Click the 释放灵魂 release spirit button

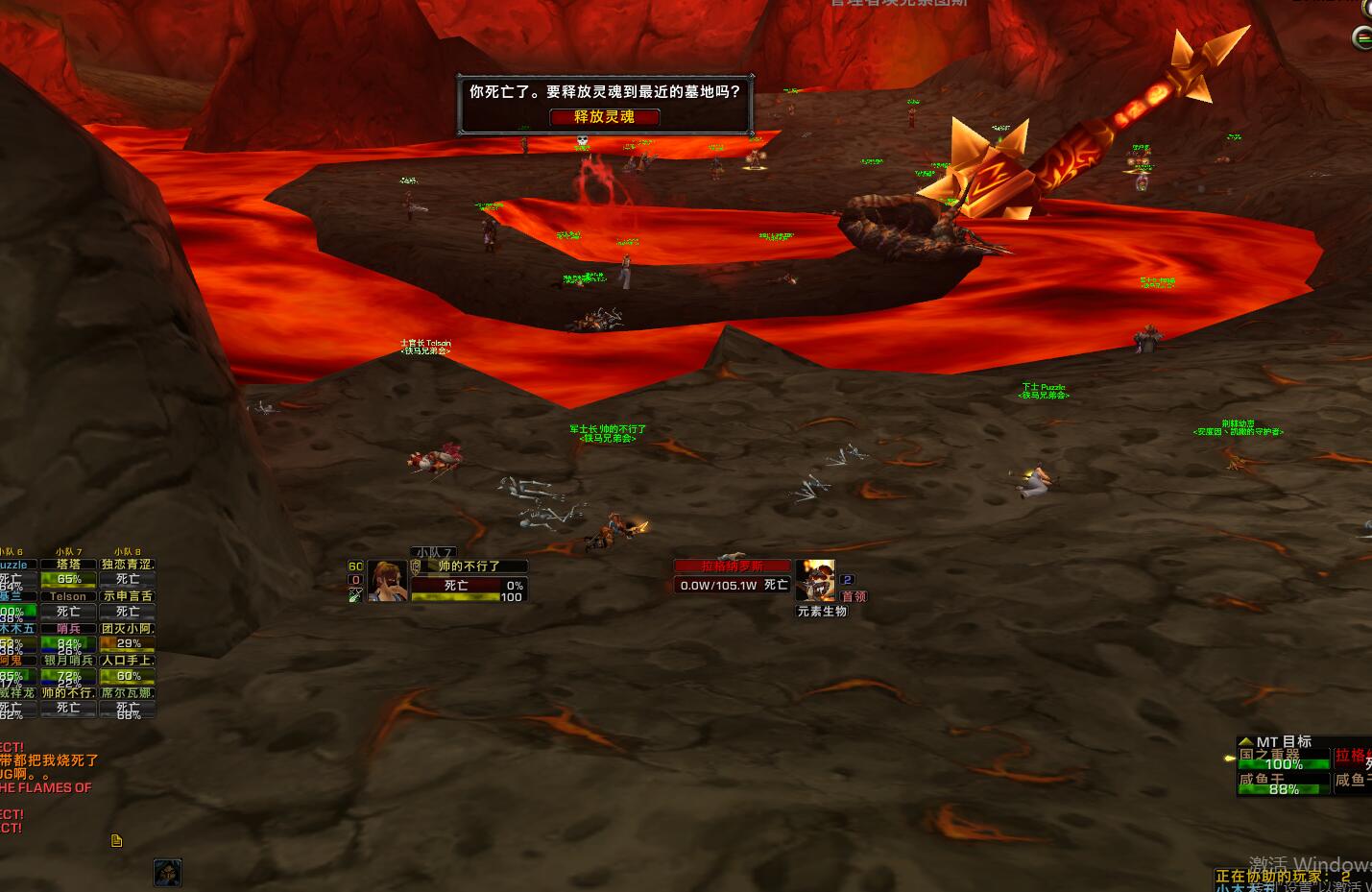pyautogui.click(x=605, y=116)
